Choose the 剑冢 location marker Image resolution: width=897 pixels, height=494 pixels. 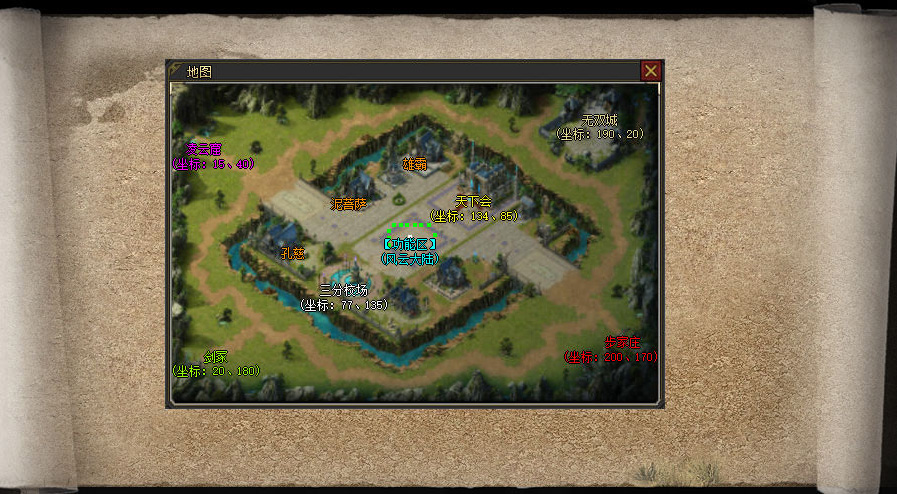tap(216, 357)
